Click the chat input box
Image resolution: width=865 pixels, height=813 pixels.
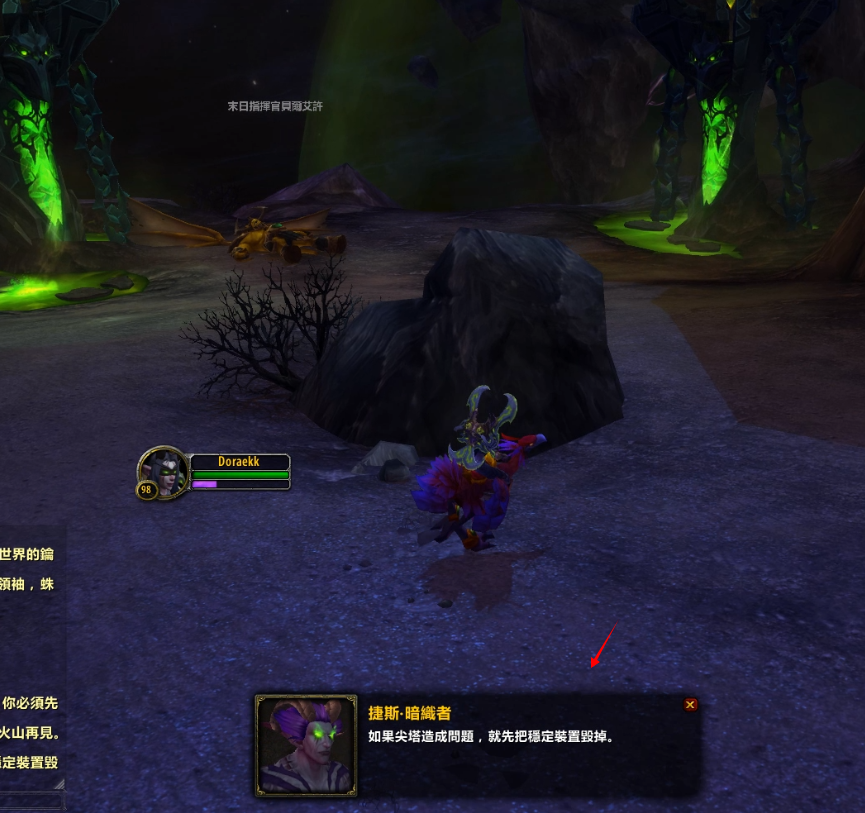(32, 801)
